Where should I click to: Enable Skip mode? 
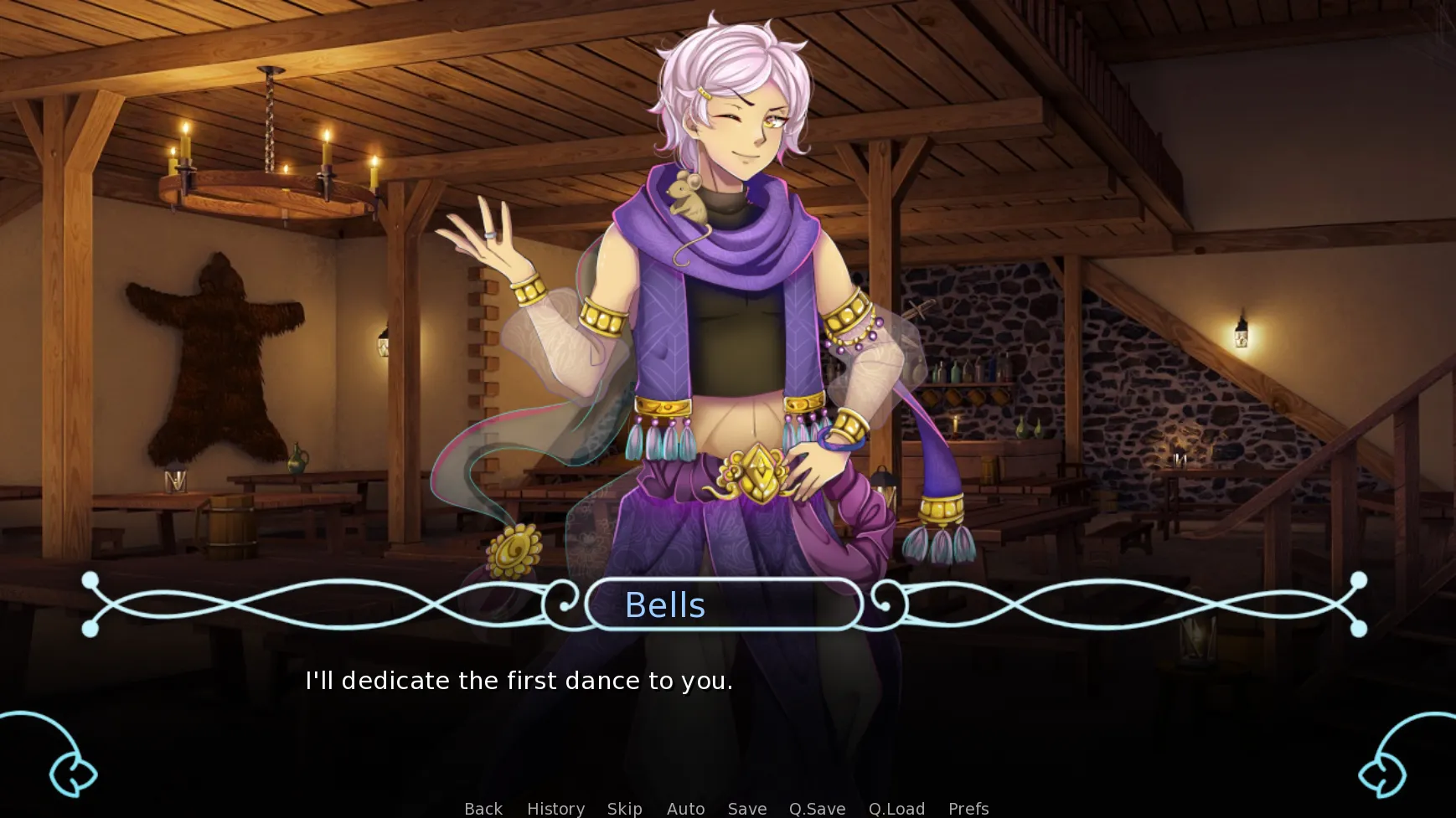[x=624, y=808]
